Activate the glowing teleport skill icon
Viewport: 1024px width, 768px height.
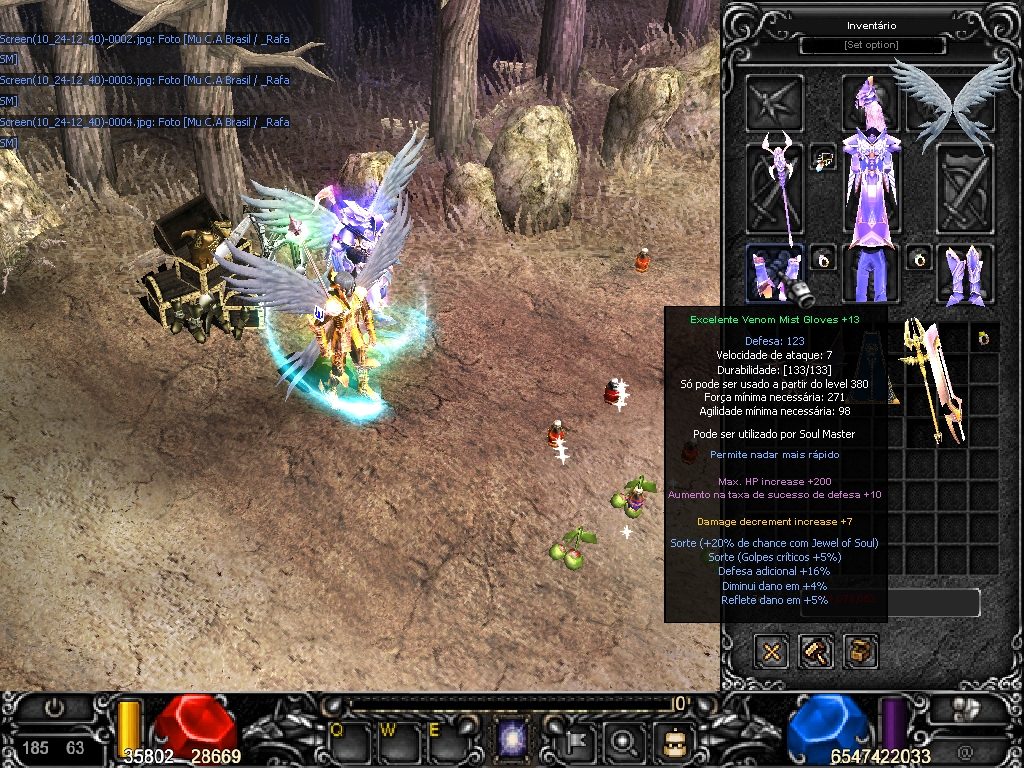point(513,742)
